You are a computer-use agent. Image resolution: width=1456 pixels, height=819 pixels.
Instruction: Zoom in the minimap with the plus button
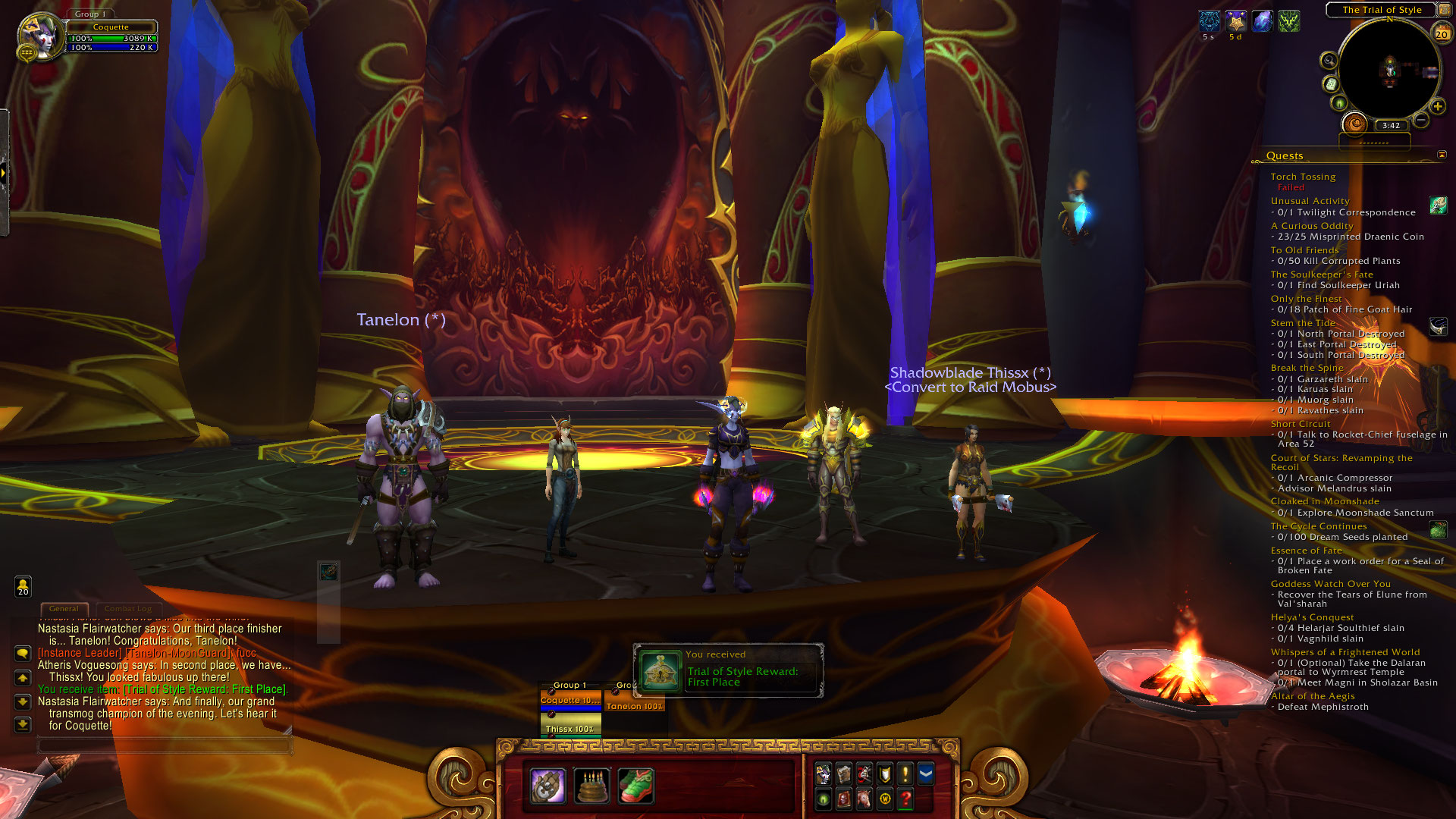(x=1437, y=106)
